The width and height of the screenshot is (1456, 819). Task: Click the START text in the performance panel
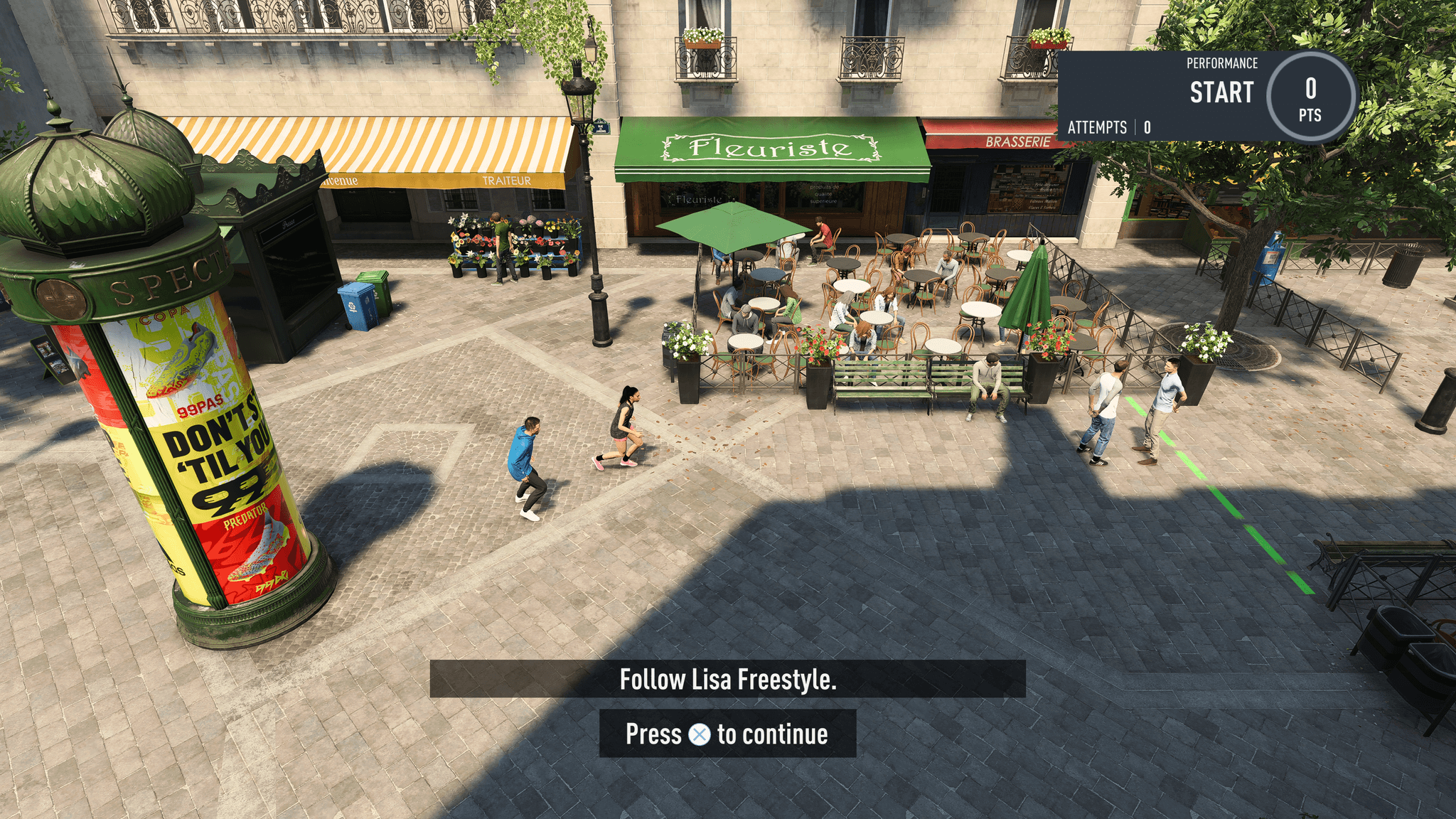(1221, 92)
